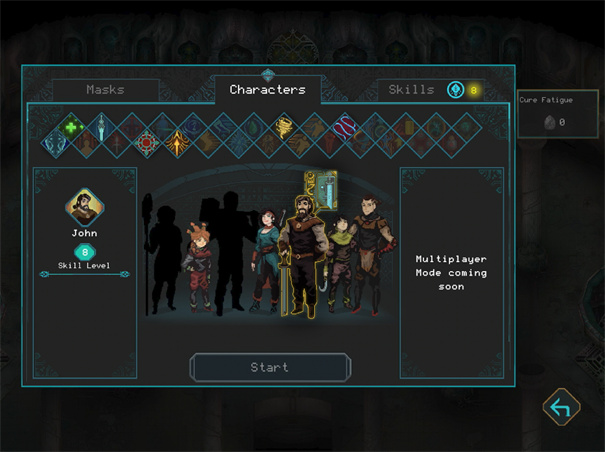Image resolution: width=605 pixels, height=452 pixels.
Task: Click John's portrait in the info panel
Action: (x=85, y=207)
